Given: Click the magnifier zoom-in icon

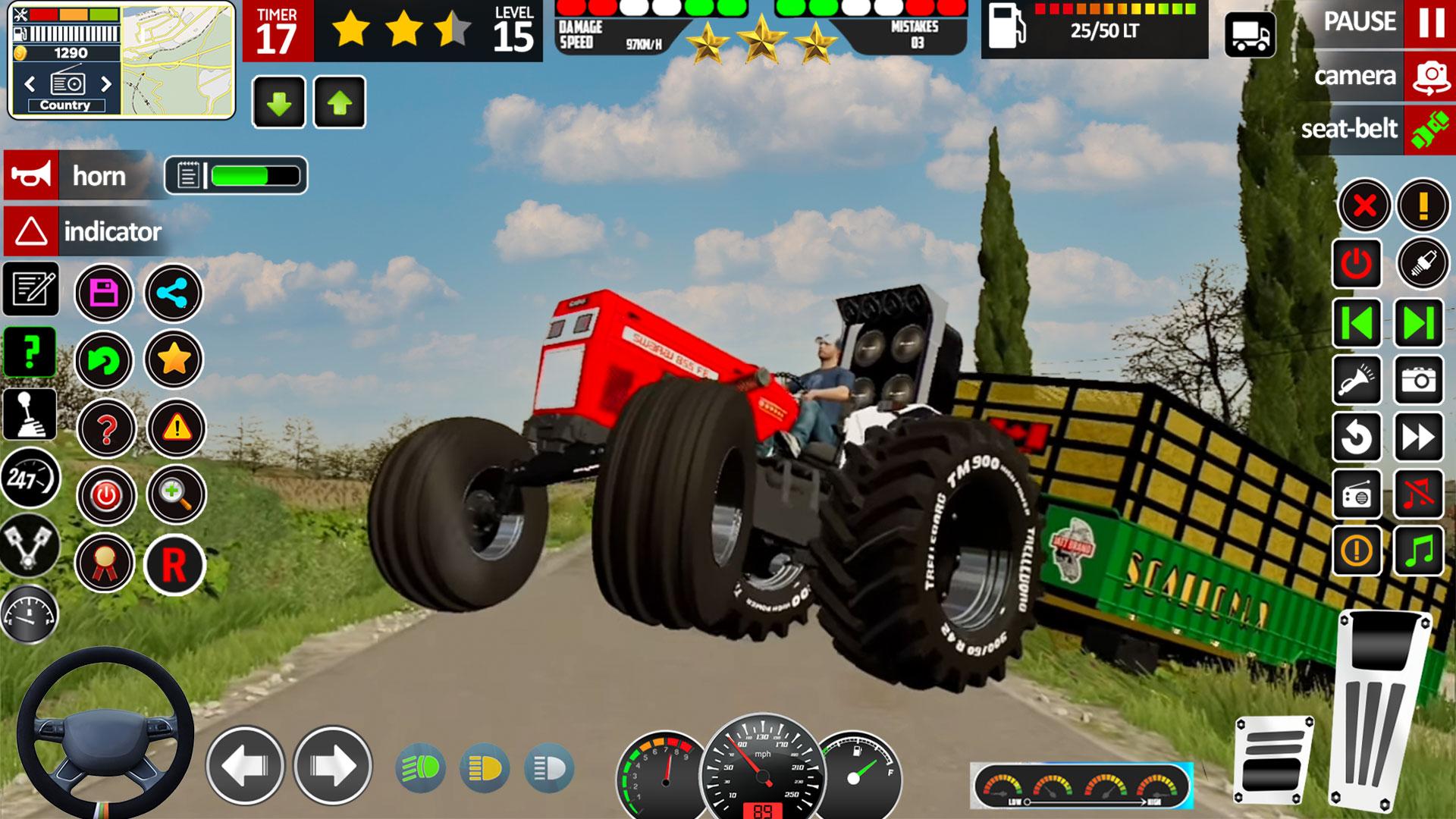Looking at the screenshot, I should tap(175, 495).
